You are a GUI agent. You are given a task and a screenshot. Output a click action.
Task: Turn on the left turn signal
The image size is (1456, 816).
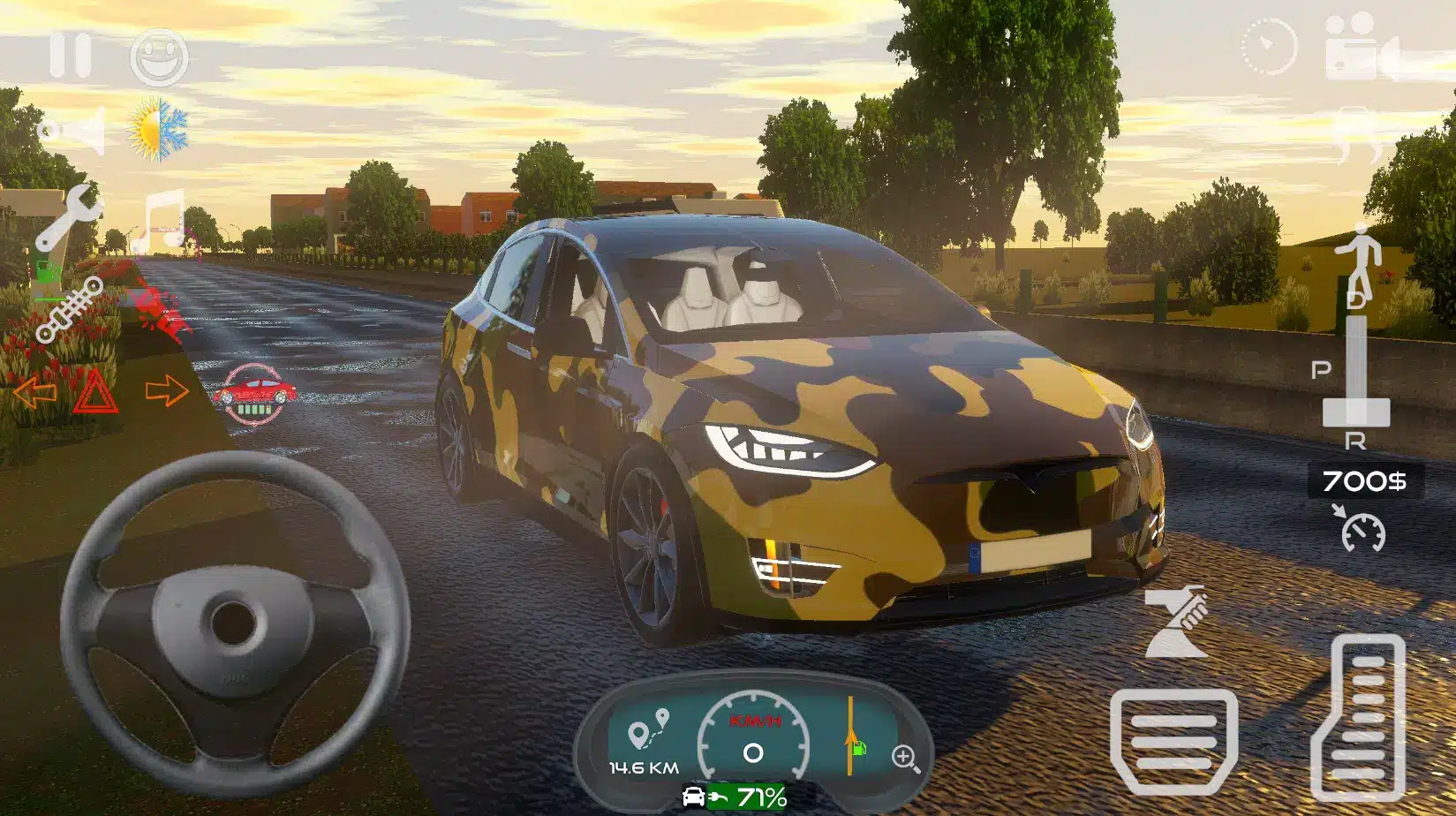[x=34, y=391]
